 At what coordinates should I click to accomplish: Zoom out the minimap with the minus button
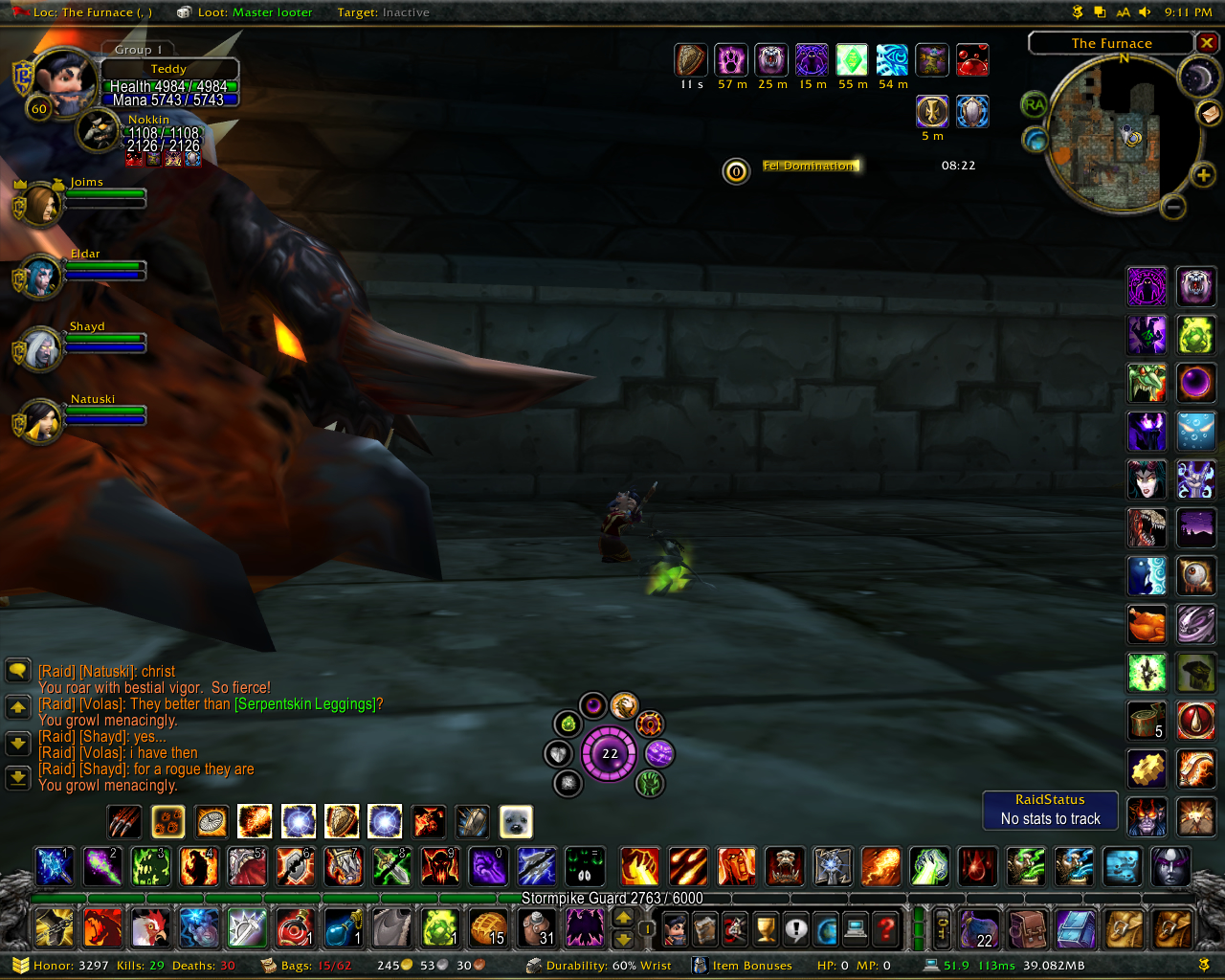click(x=1173, y=207)
